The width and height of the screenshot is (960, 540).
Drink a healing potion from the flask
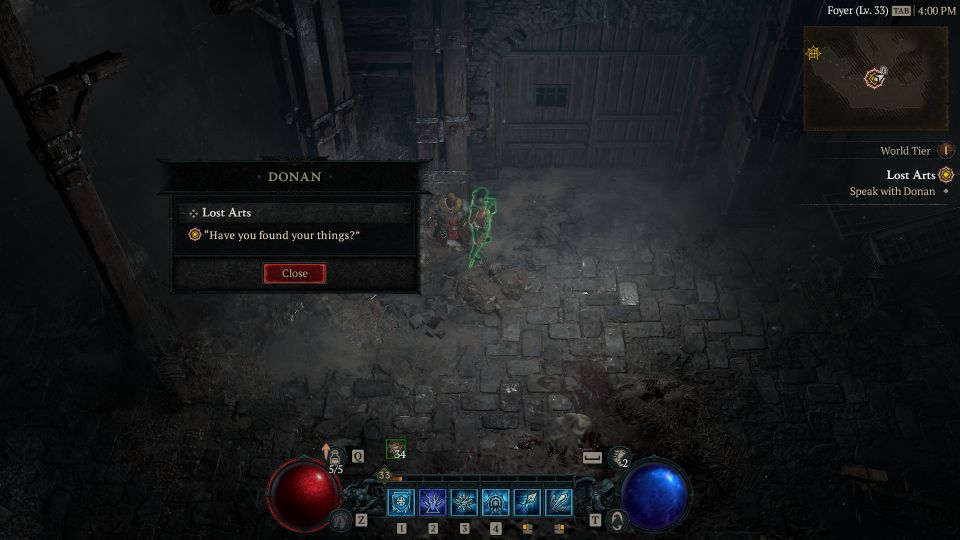tap(337, 457)
